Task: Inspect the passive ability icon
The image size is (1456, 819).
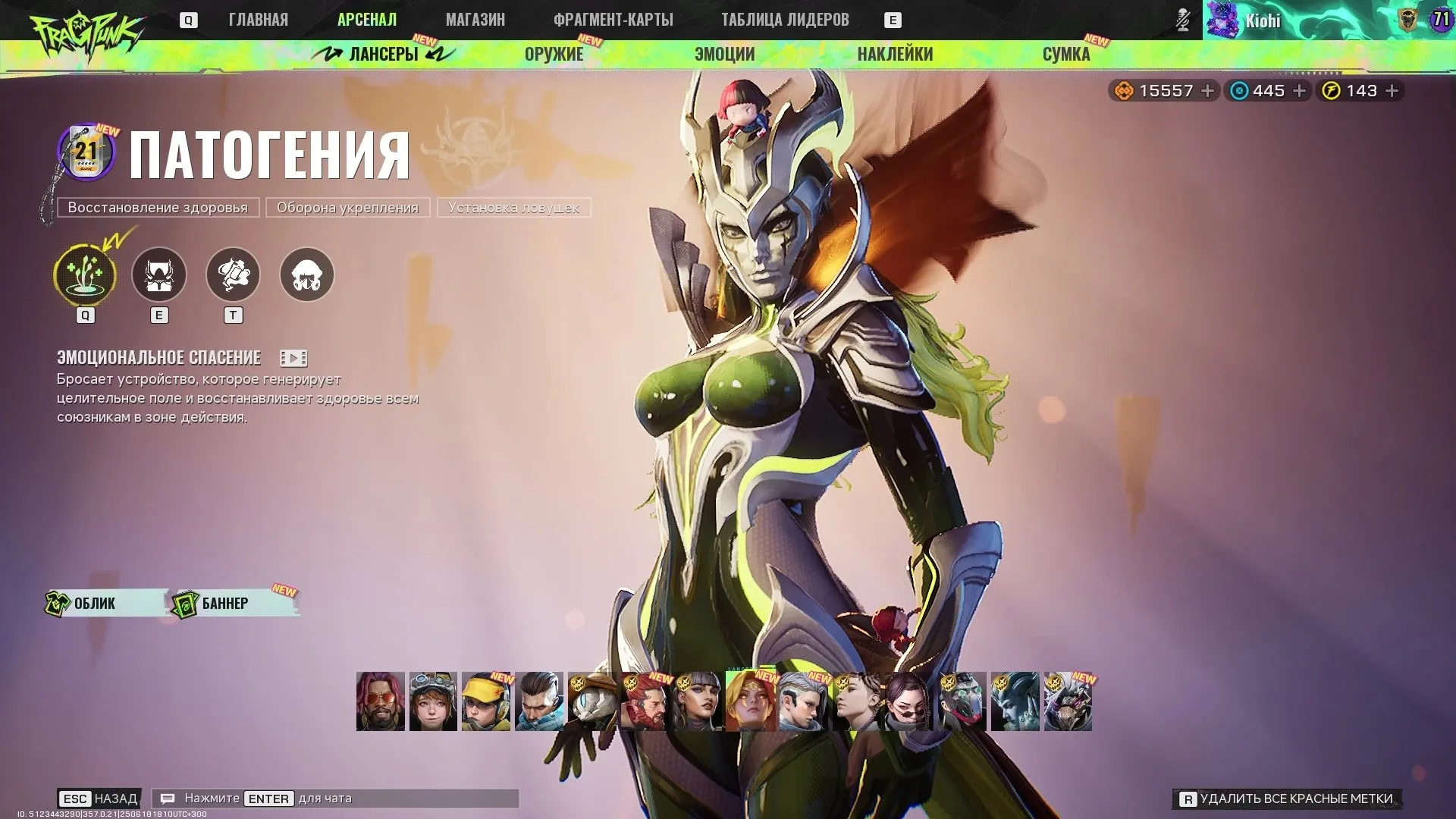Action: click(306, 275)
